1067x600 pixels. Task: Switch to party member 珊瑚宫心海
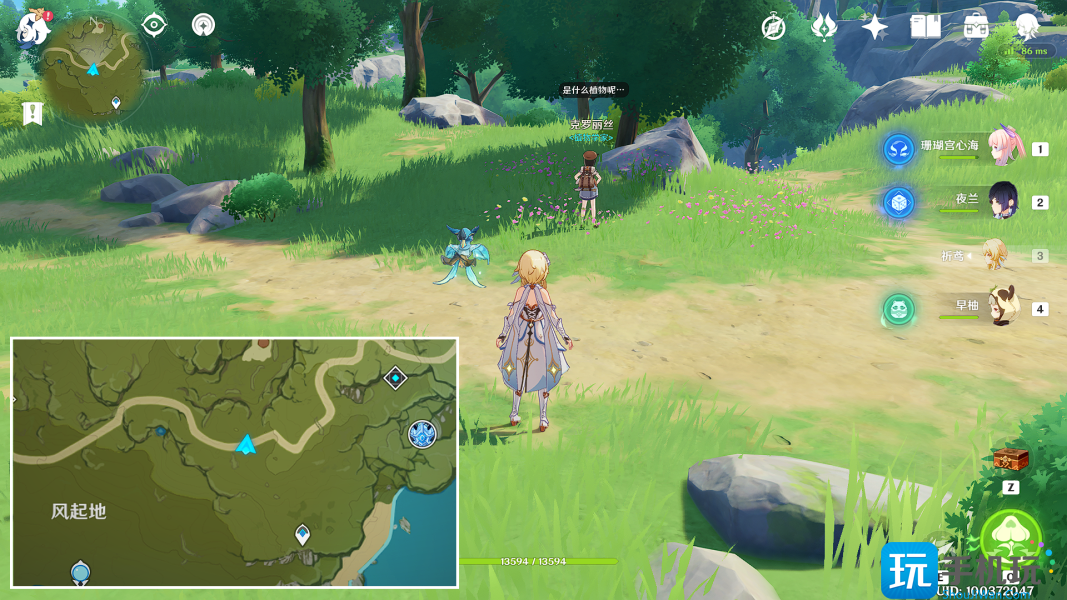pos(1004,147)
